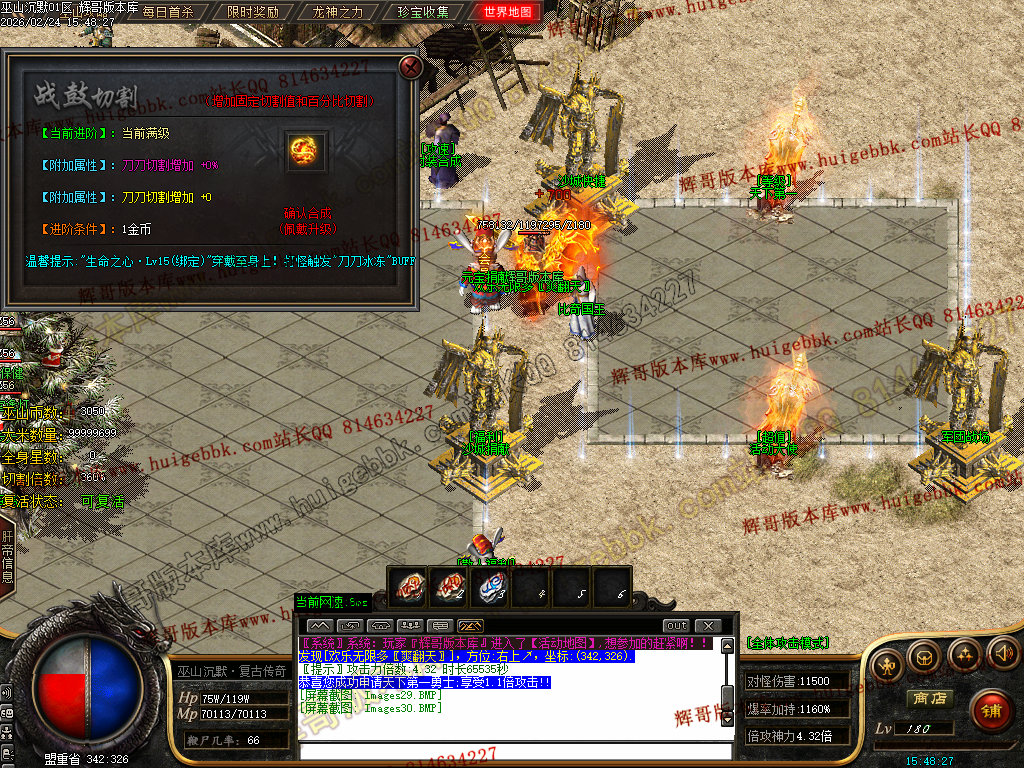Show the 世界地图 world map

pyautogui.click(x=508, y=13)
